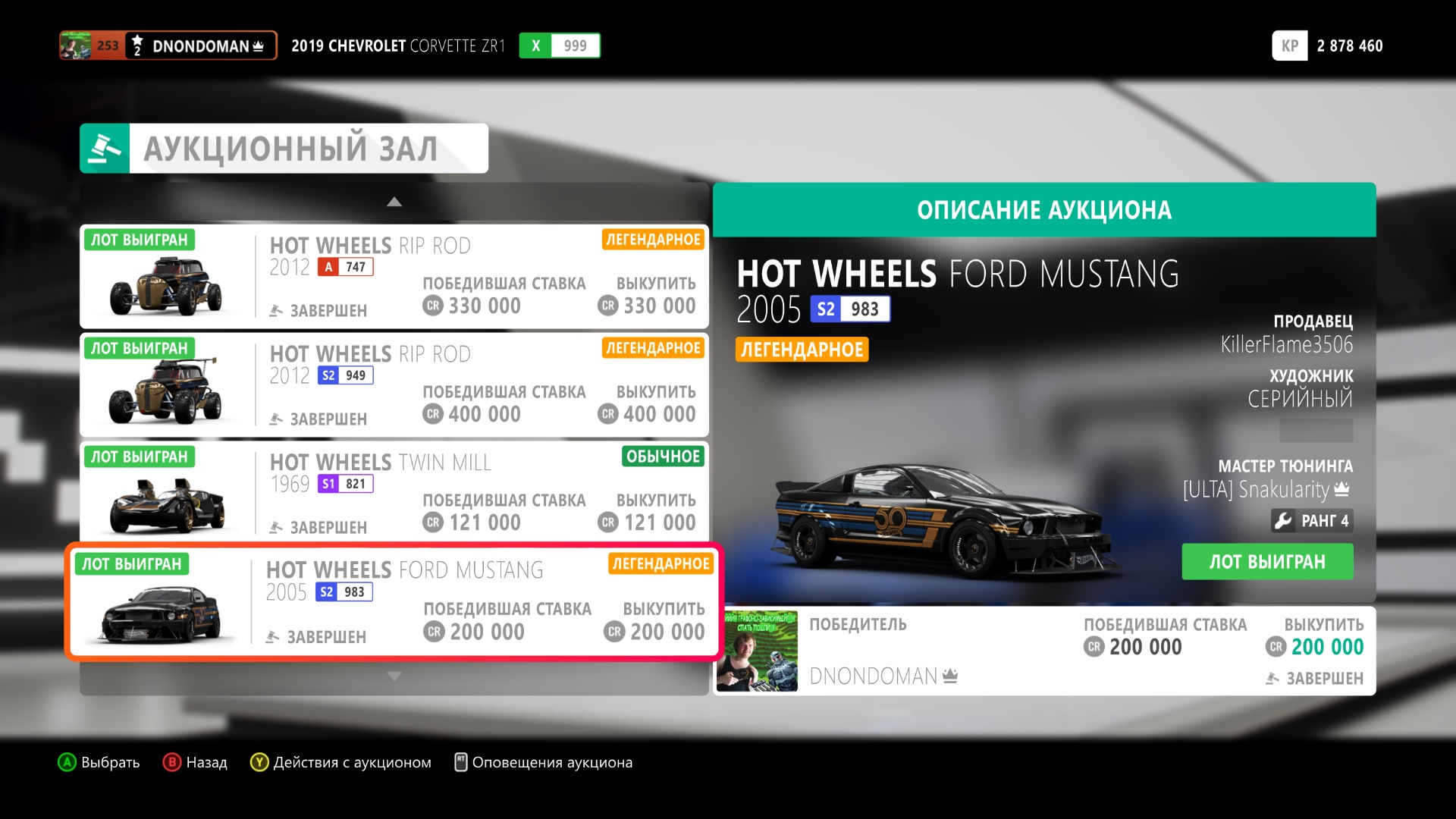Click the bottom arrow under the auction list

pyautogui.click(x=394, y=676)
